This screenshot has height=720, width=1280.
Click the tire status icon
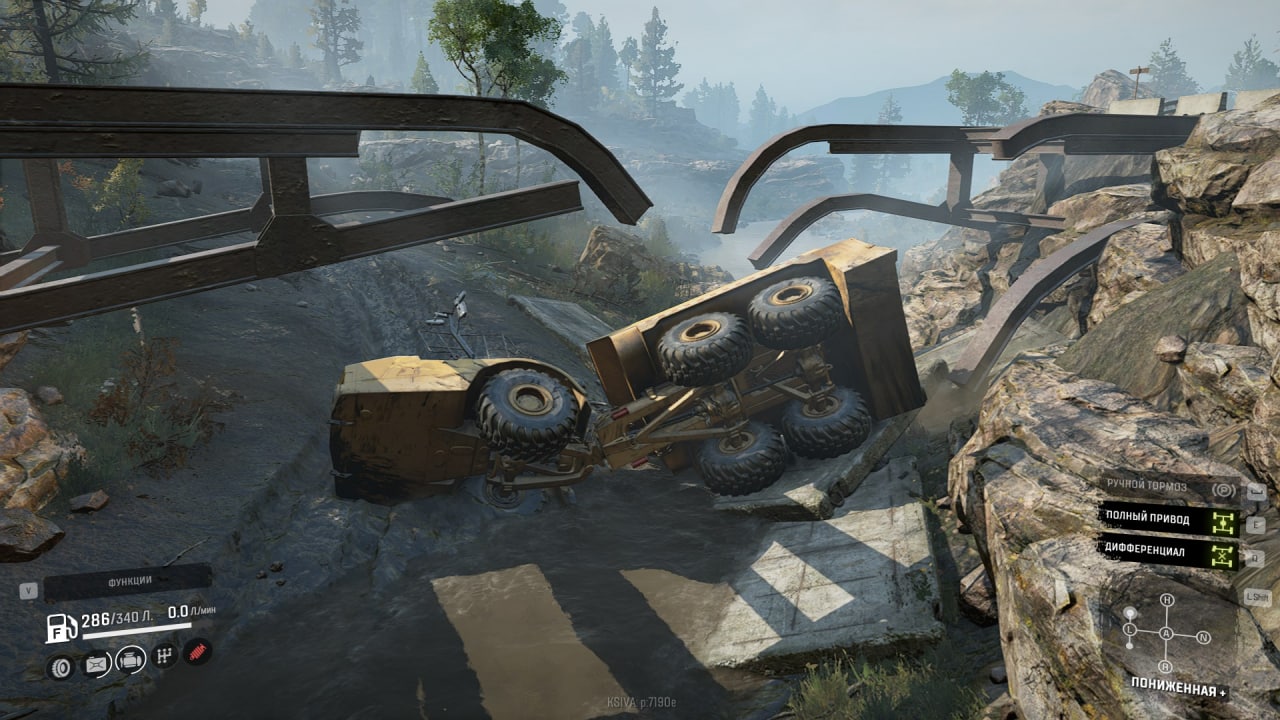pyautogui.click(x=61, y=666)
